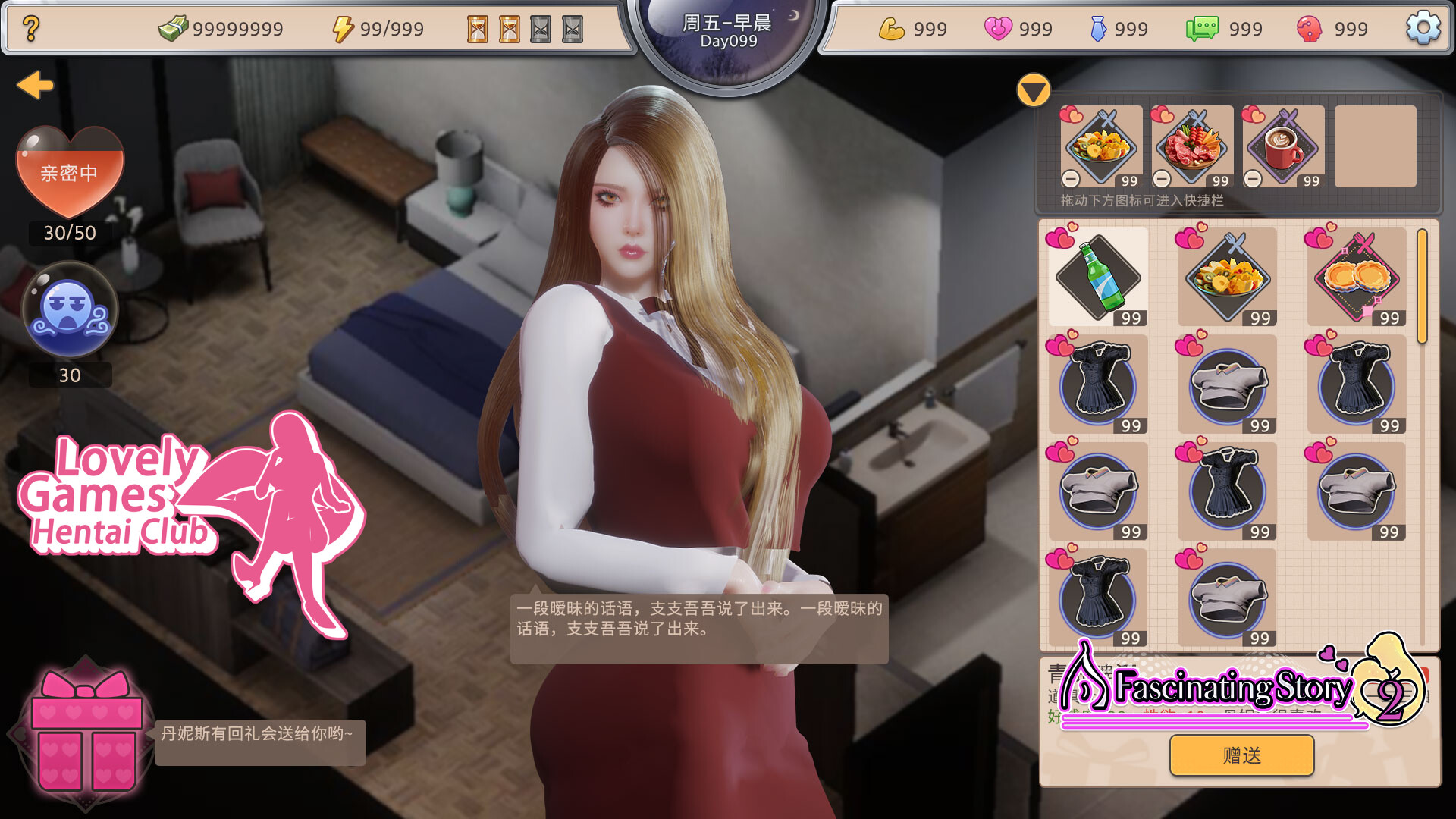Click the yellow back arrow
This screenshot has width=1456, height=819.
click(33, 86)
